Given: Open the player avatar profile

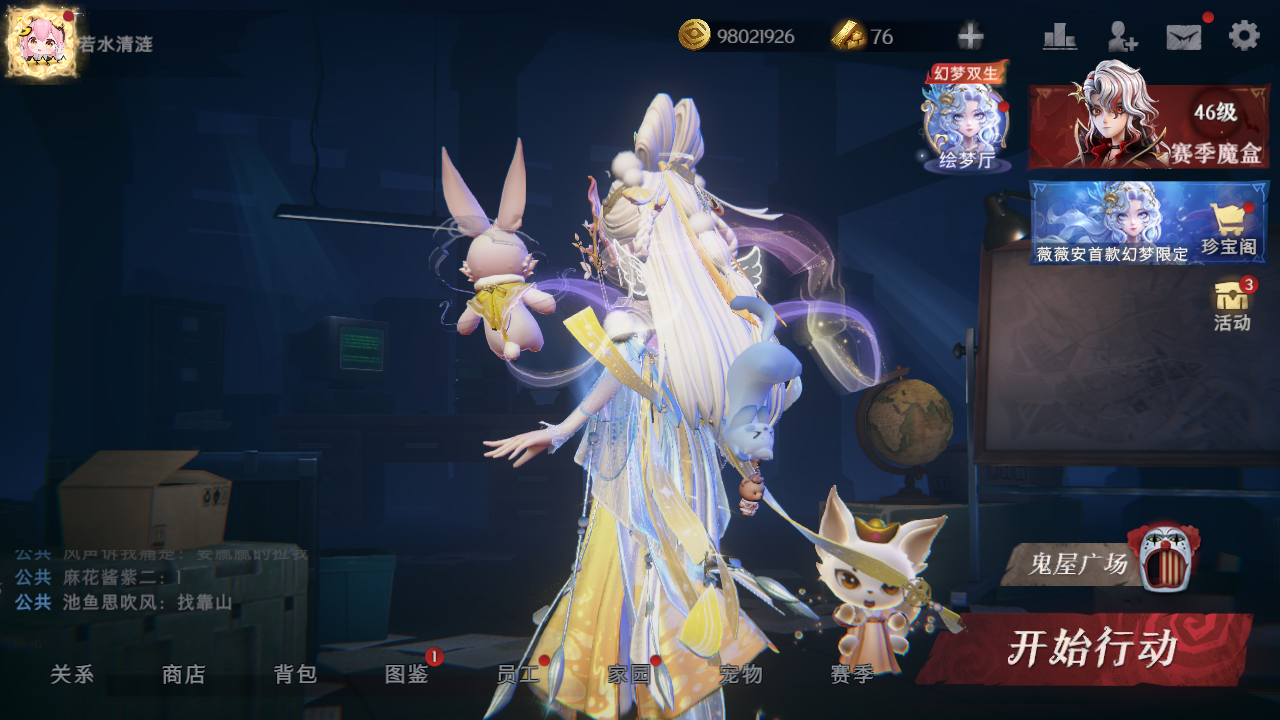Looking at the screenshot, I should tap(40, 42).
